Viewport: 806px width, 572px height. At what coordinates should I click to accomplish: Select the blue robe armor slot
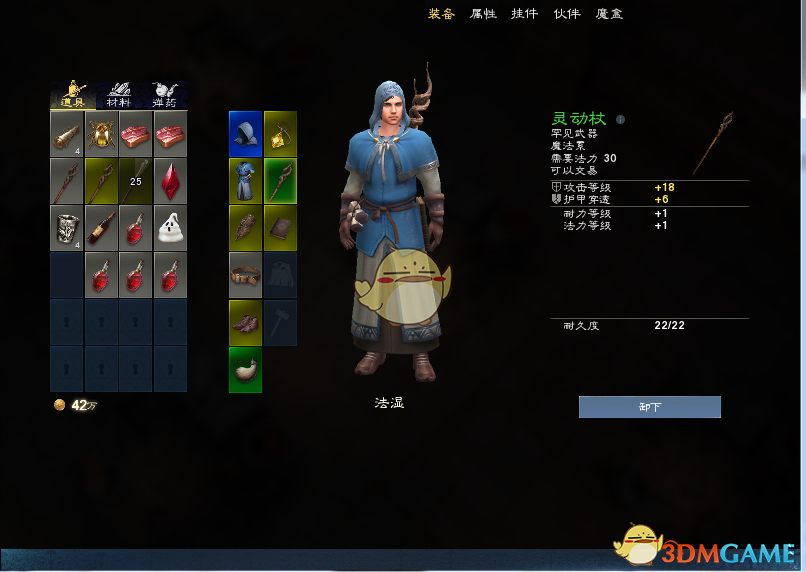[x=245, y=181]
